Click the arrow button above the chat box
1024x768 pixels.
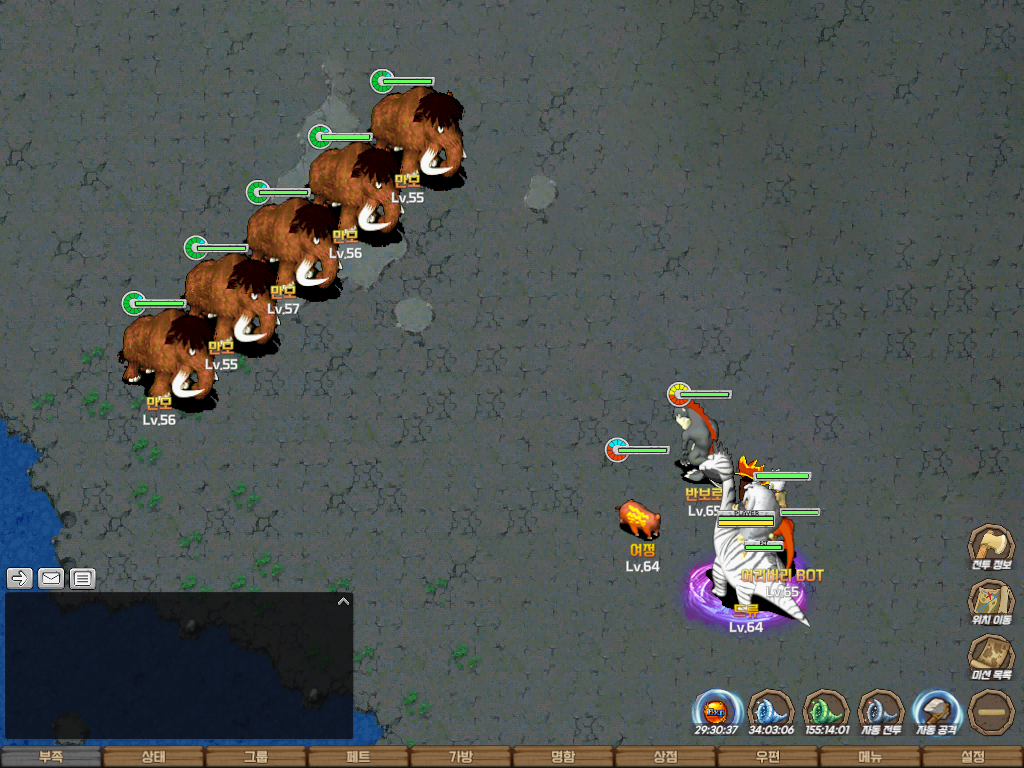pyautogui.click(x=20, y=577)
